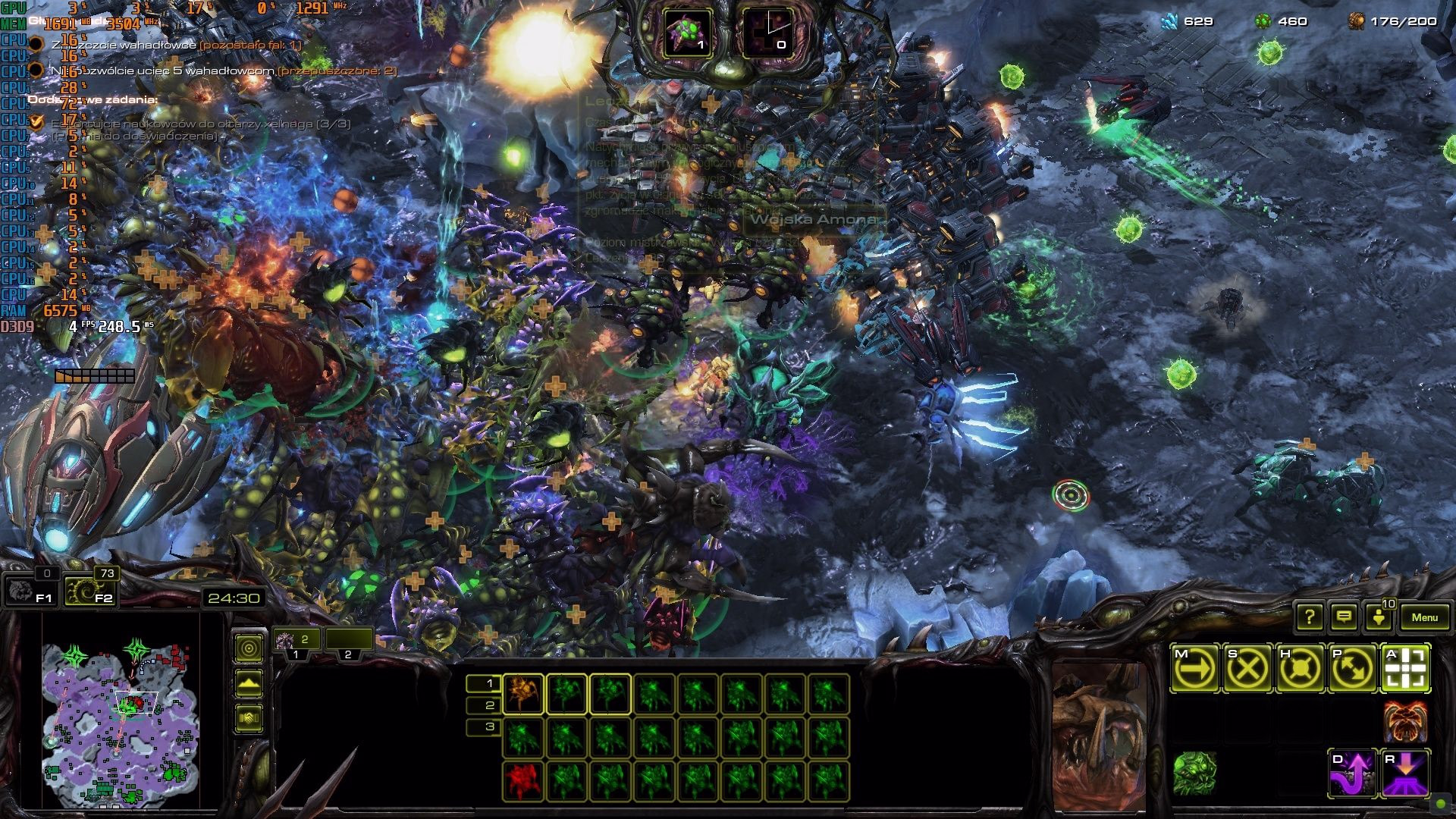Viewport: 1456px width, 819px height.
Task: Toggle the minimap ping target button
Action: click(x=249, y=648)
